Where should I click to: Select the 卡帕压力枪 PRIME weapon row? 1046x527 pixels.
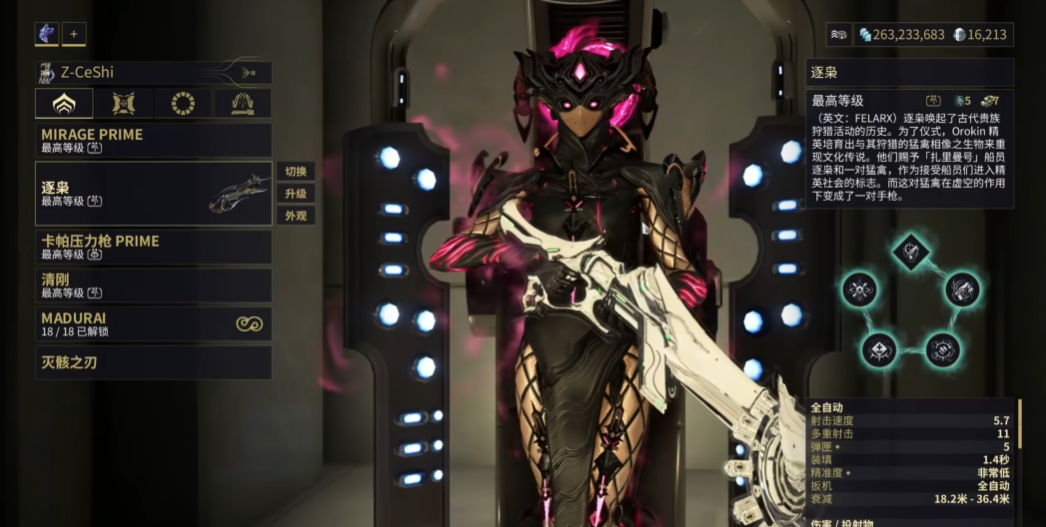point(153,247)
